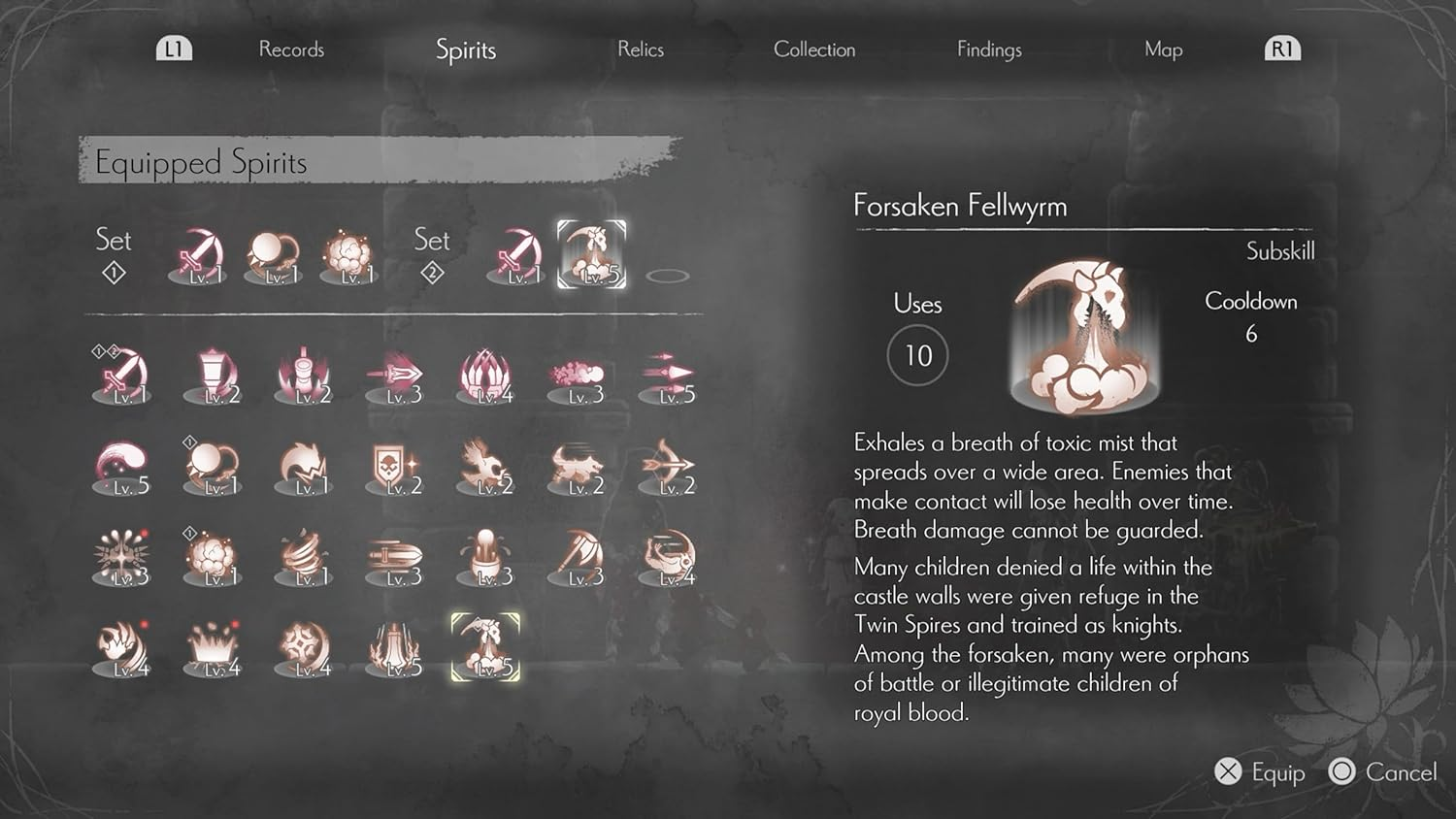Click the Equip button
The image size is (1456, 819).
point(1260,772)
